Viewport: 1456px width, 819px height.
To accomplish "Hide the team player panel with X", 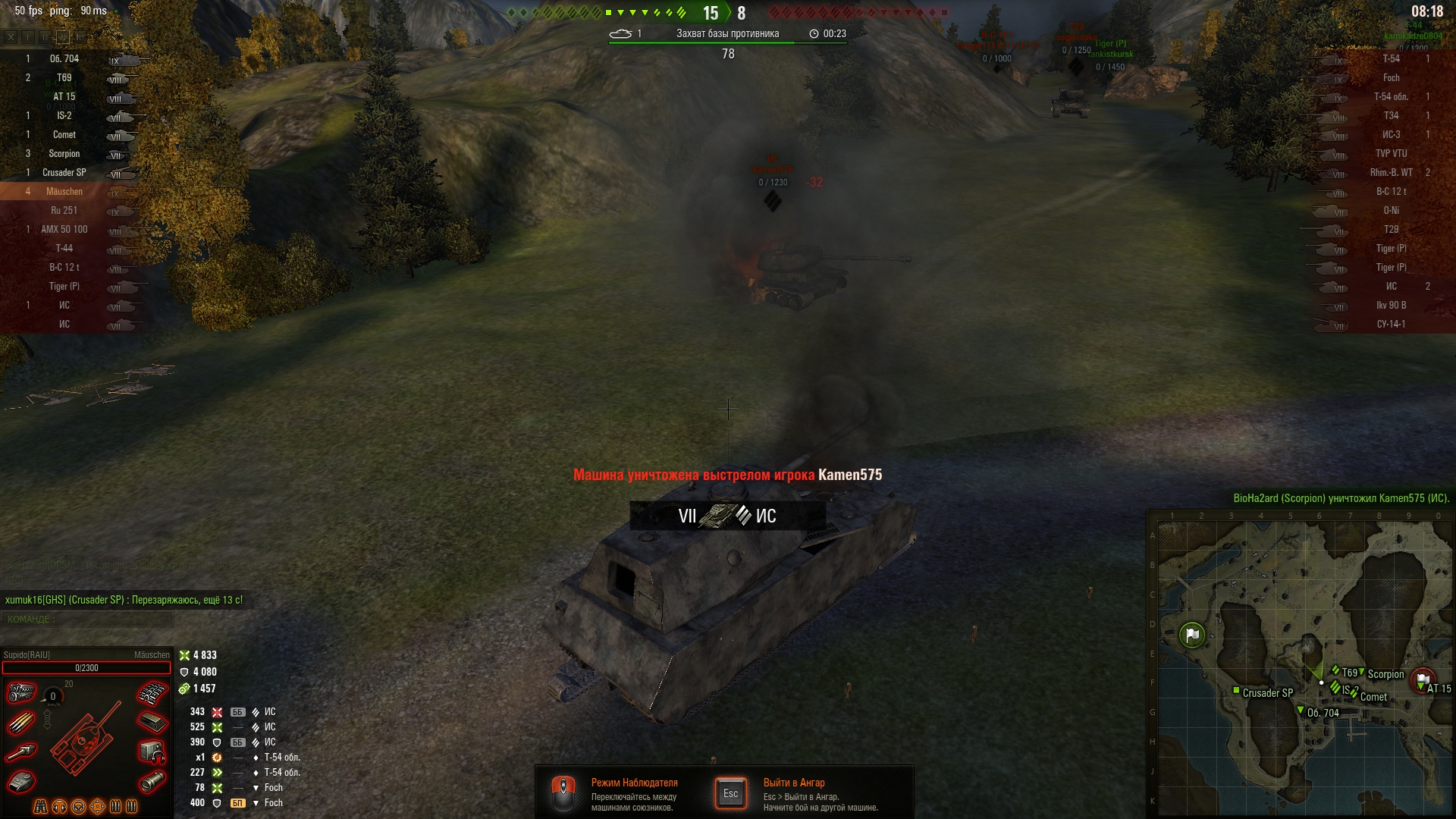I will pos(11,36).
